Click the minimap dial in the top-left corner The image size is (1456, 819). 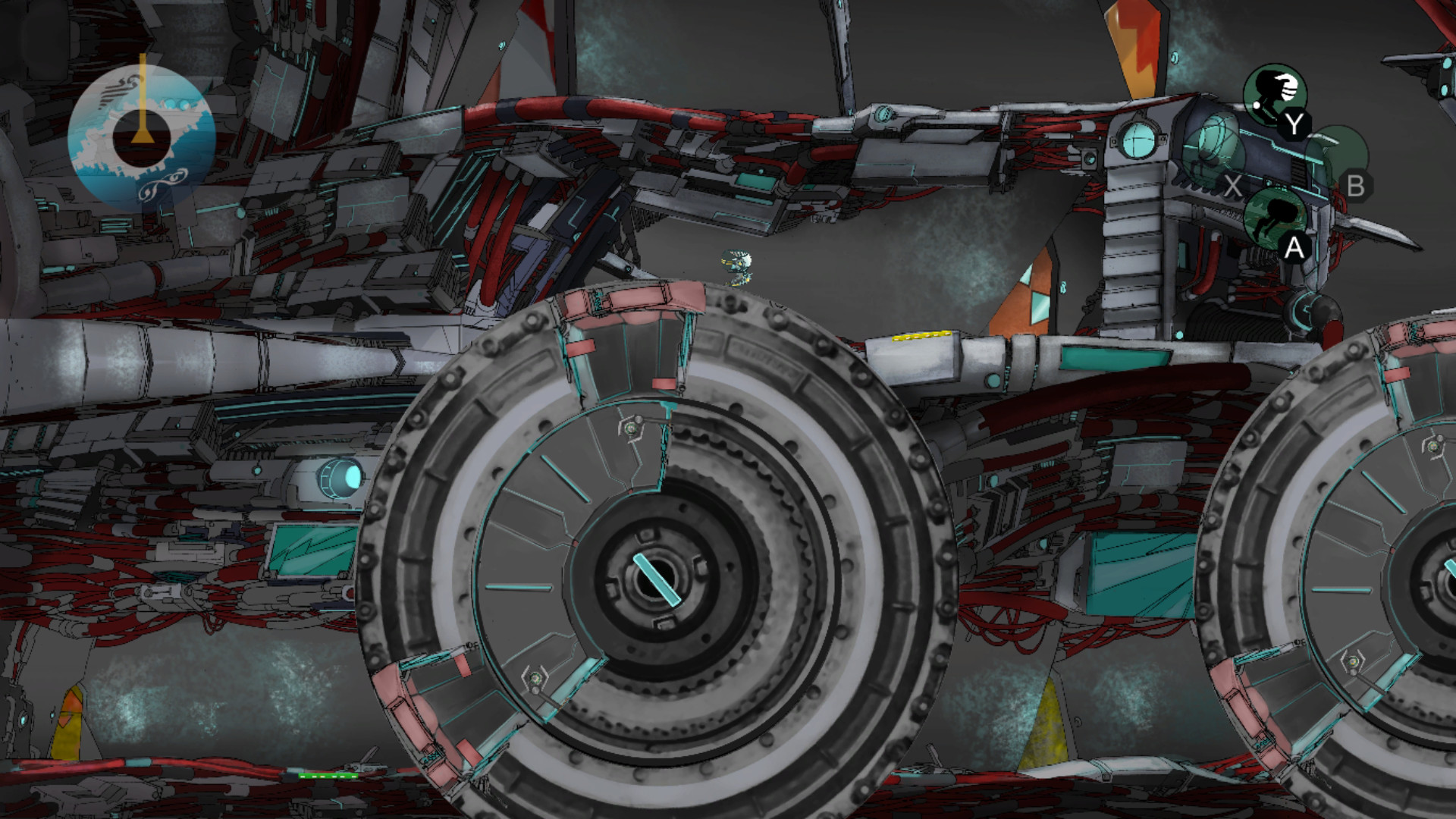point(144,133)
